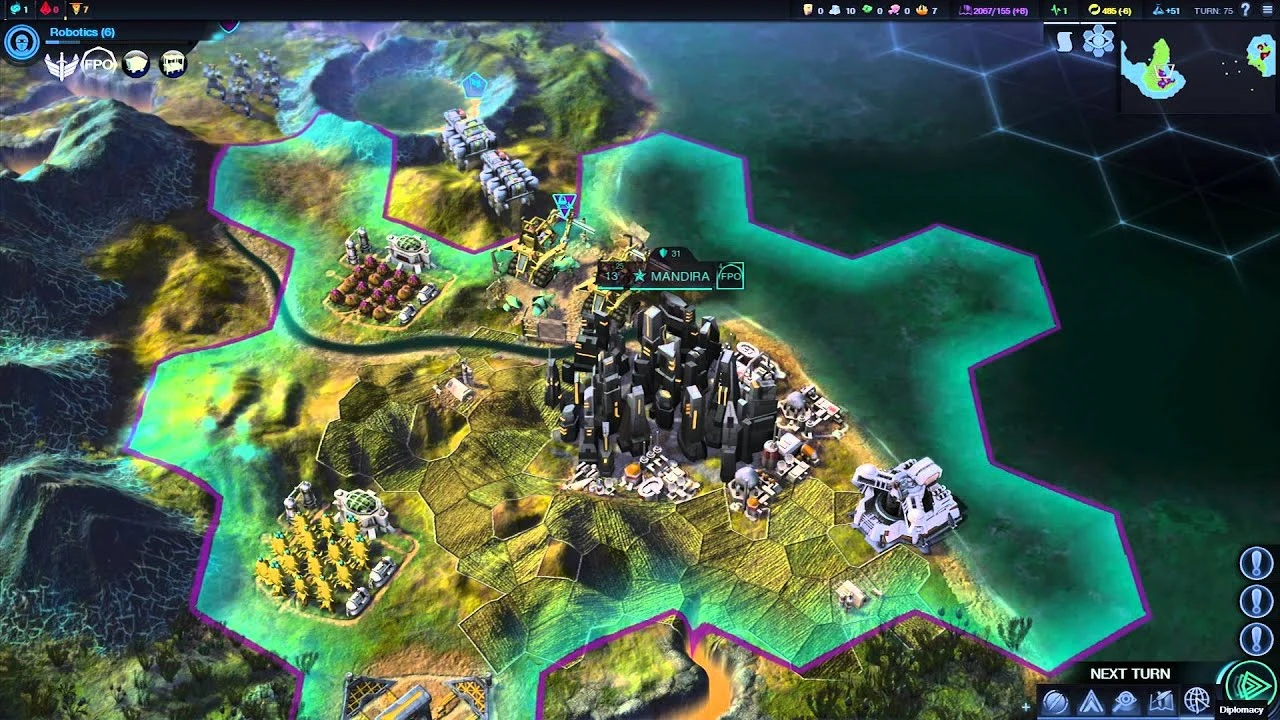Select the Virtues icon beside Next Turn
The width and height of the screenshot is (1280, 720).
(x=1055, y=698)
